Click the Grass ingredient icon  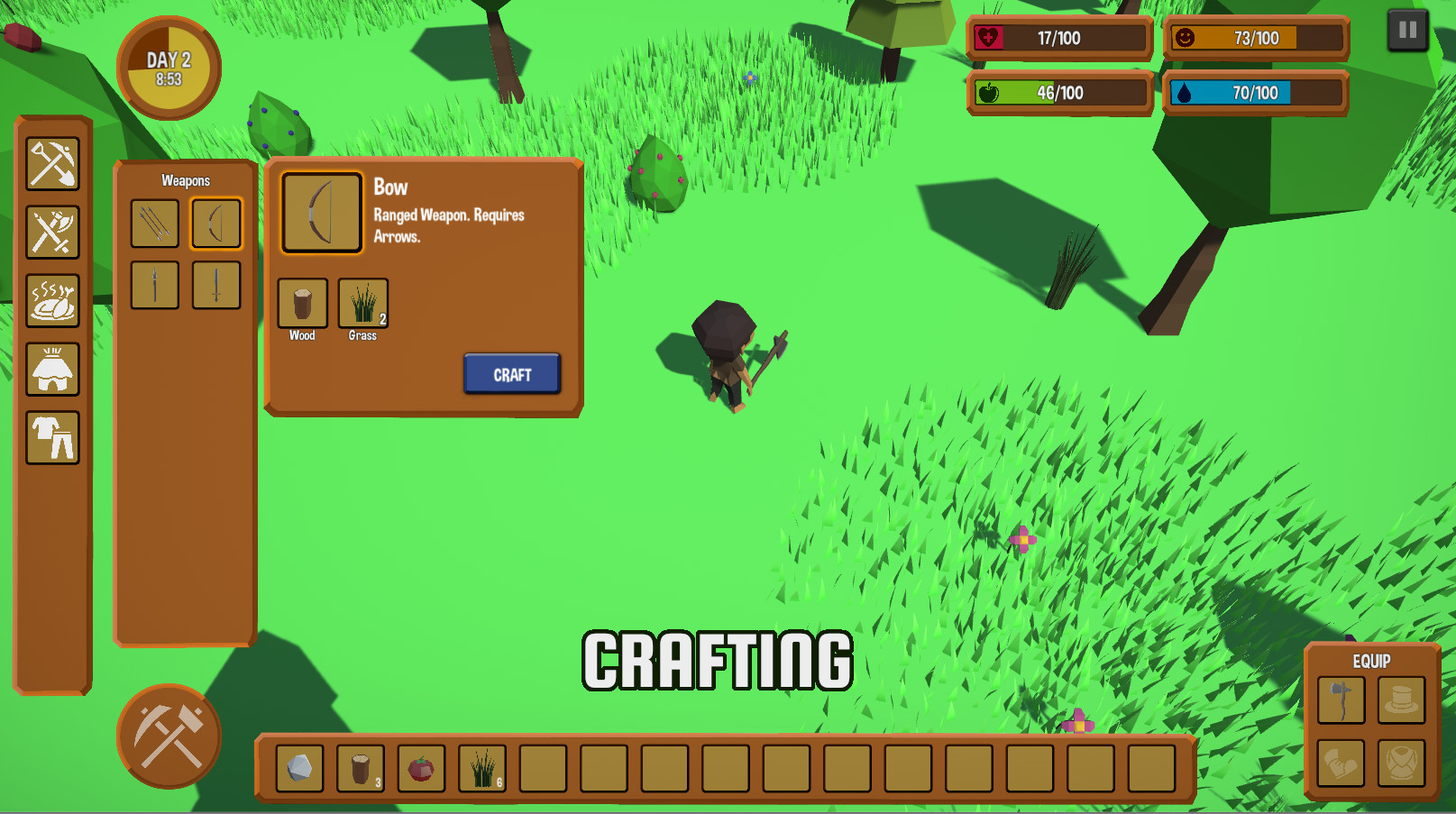pos(362,301)
